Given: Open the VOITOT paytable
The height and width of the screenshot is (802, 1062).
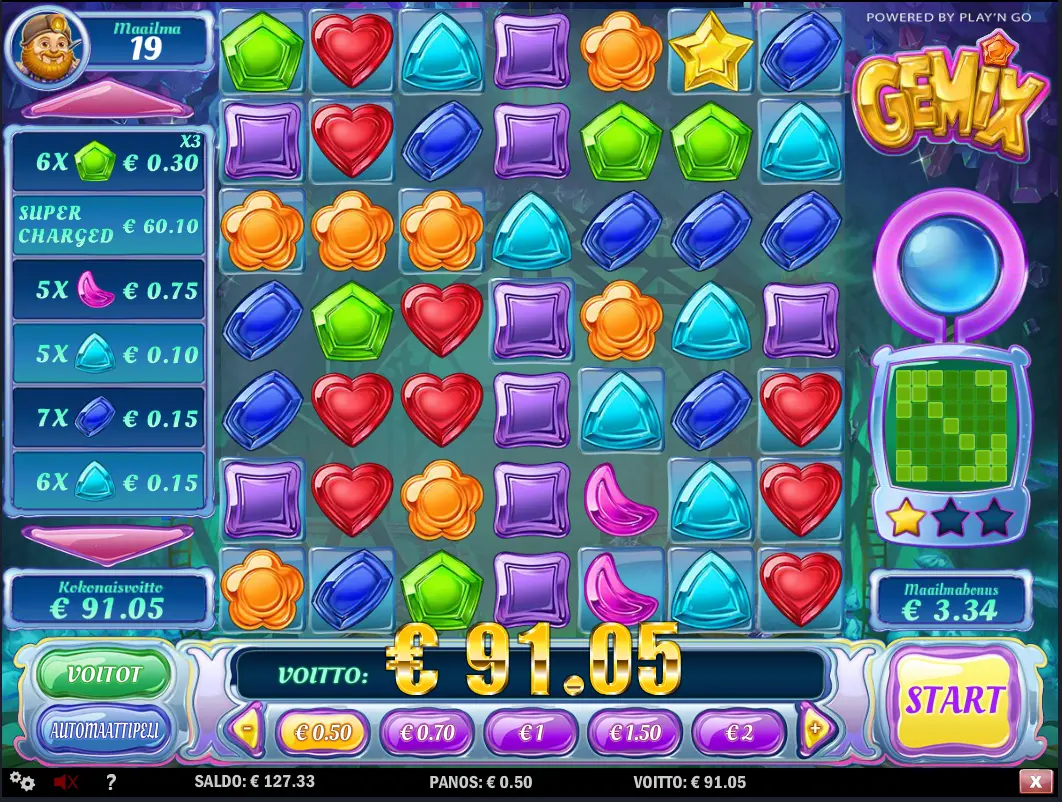Looking at the screenshot, I should coord(104,675).
